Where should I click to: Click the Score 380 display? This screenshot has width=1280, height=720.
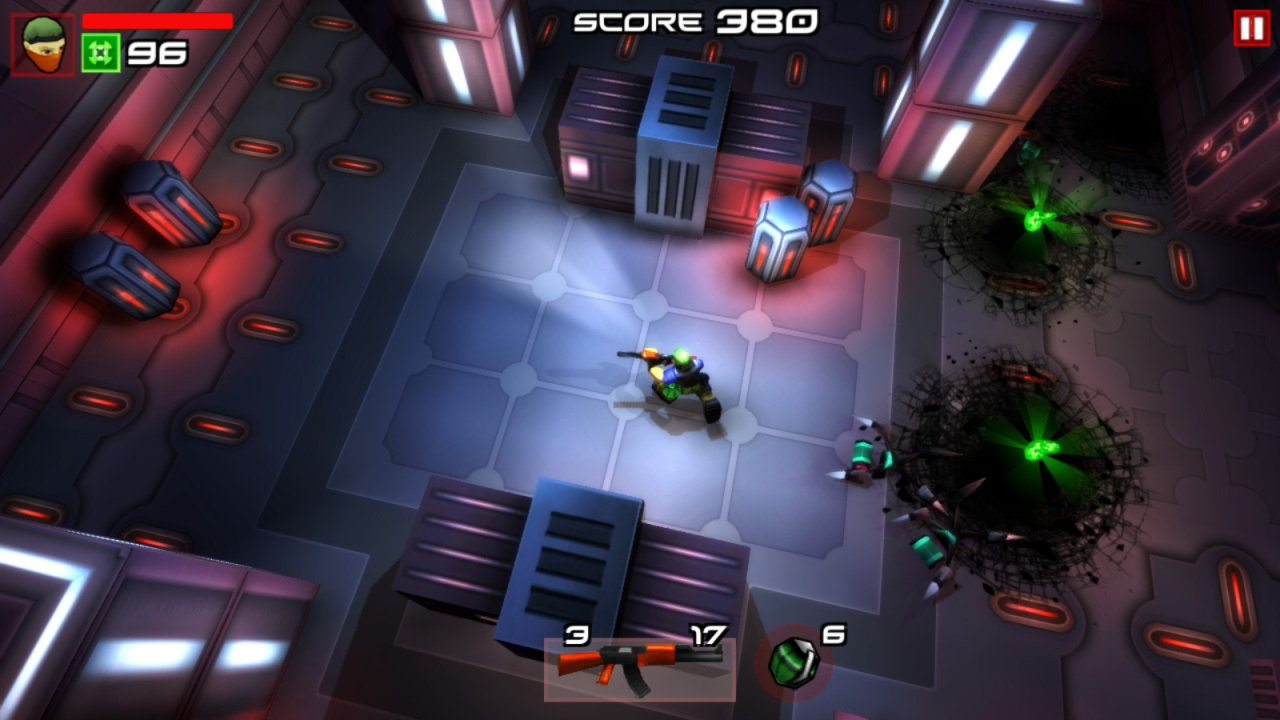point(690,20)
